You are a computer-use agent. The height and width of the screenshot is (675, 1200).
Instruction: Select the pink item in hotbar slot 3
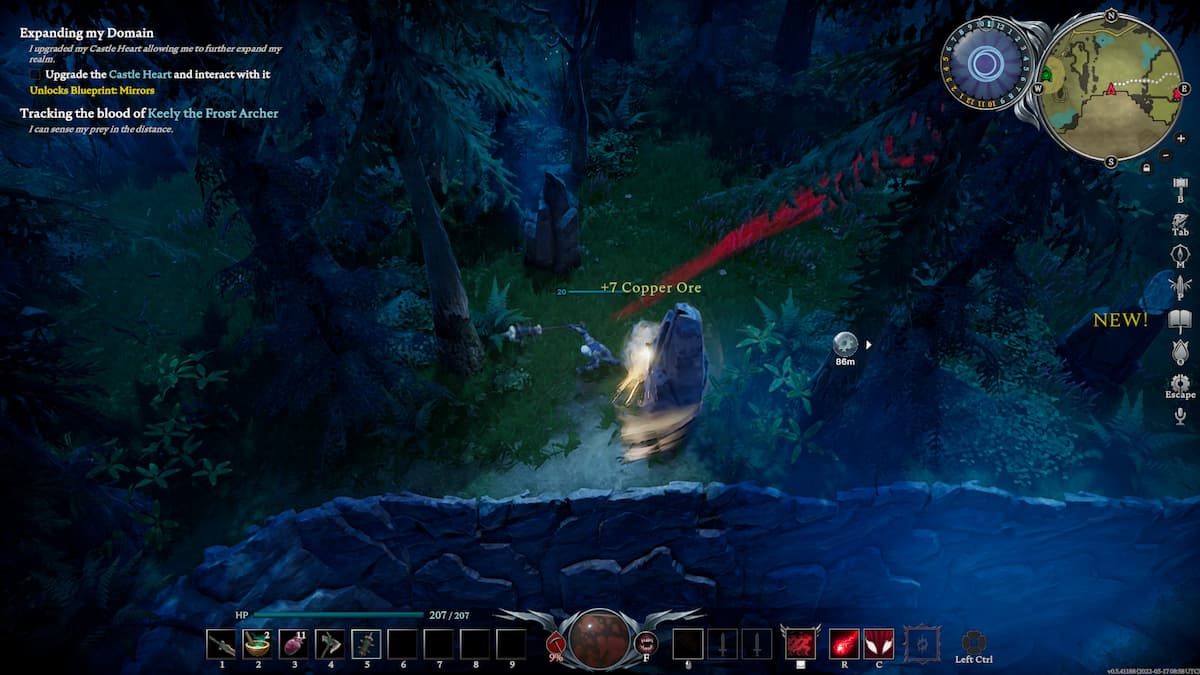(x=294, y=643)
